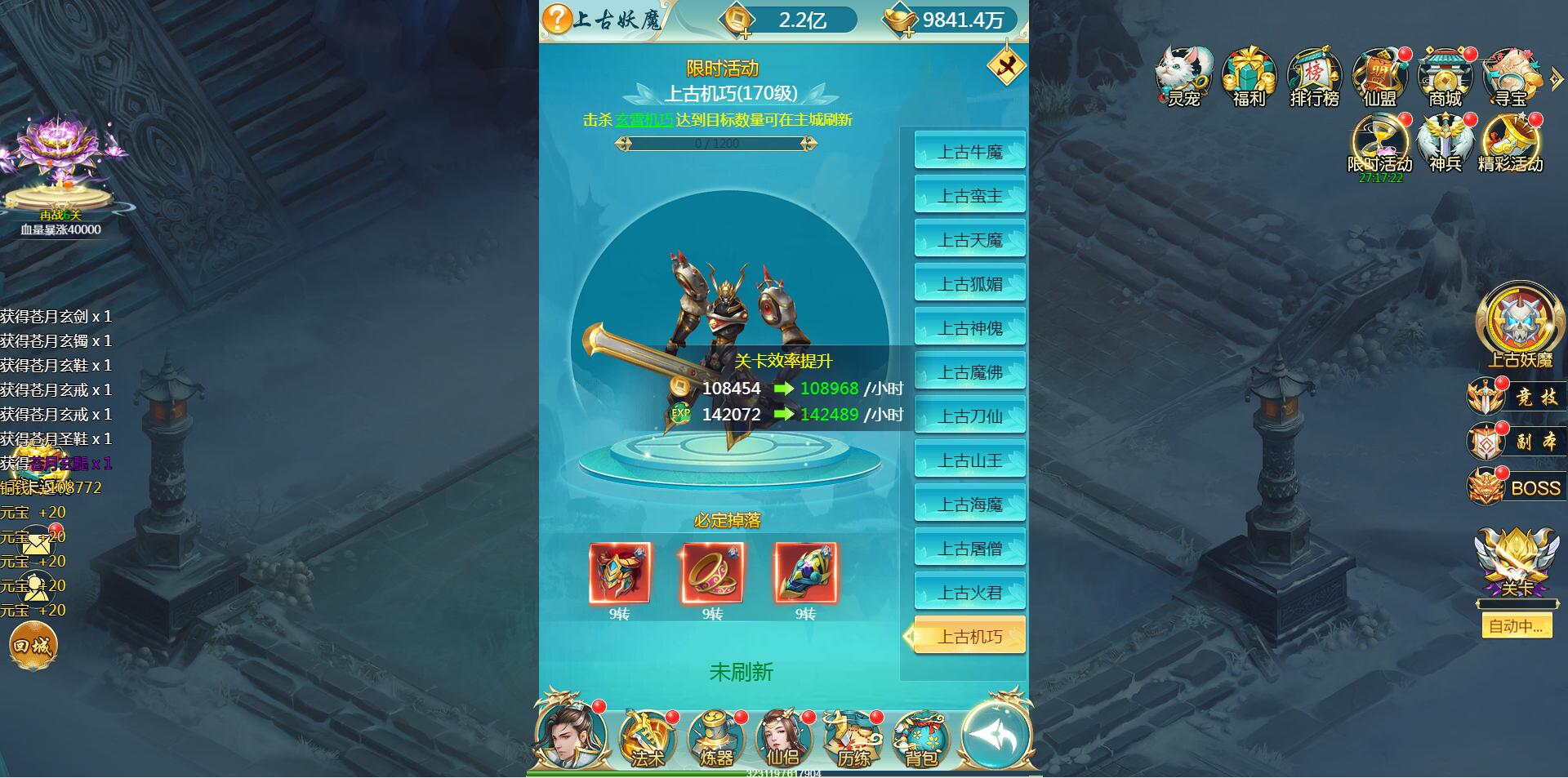1568x778 pixels.
Task: Toggle the 自动中 auto-battle button
Action: point(1516,626)
